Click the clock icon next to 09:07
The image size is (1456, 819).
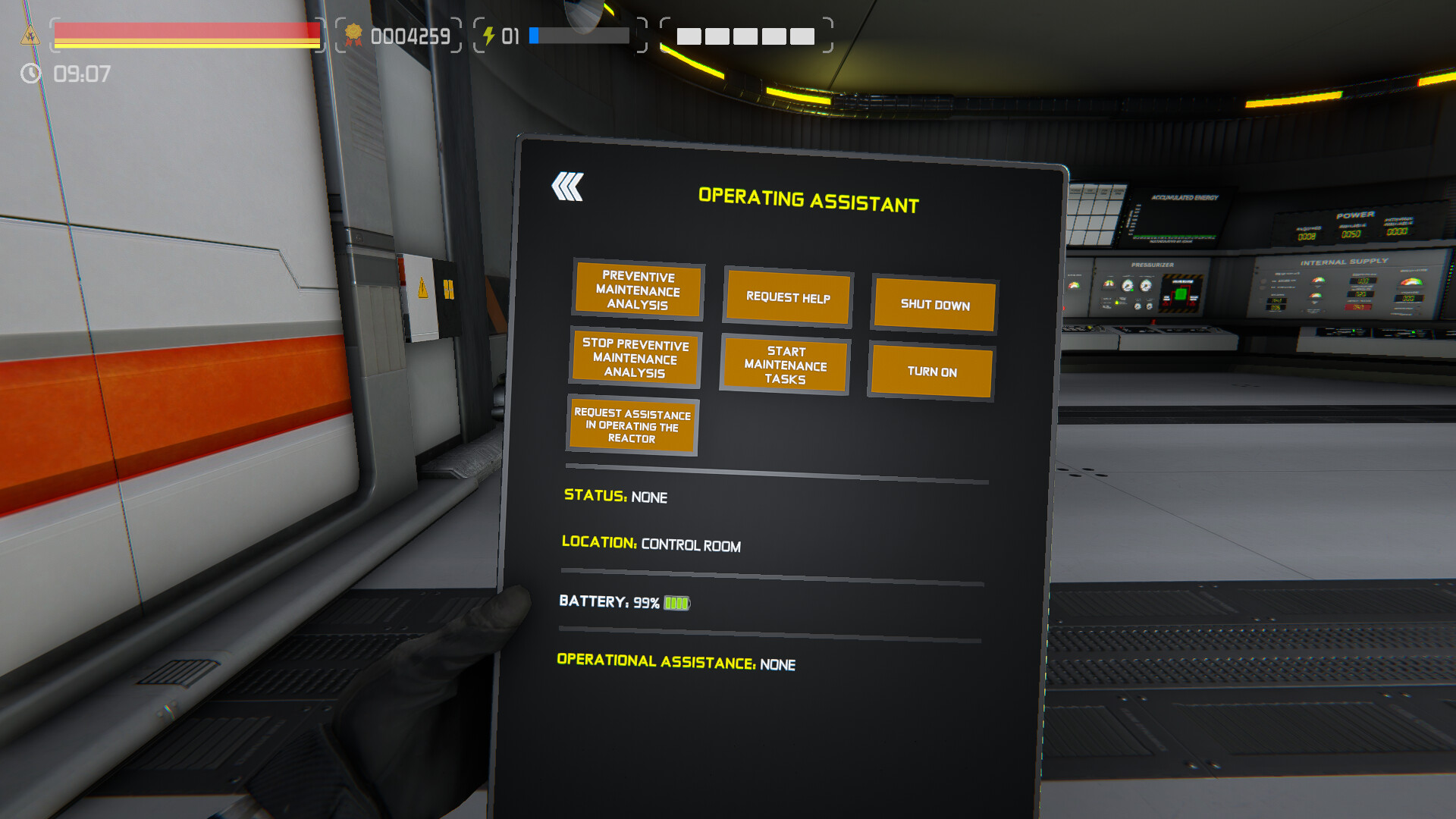(x=30, y=74)
